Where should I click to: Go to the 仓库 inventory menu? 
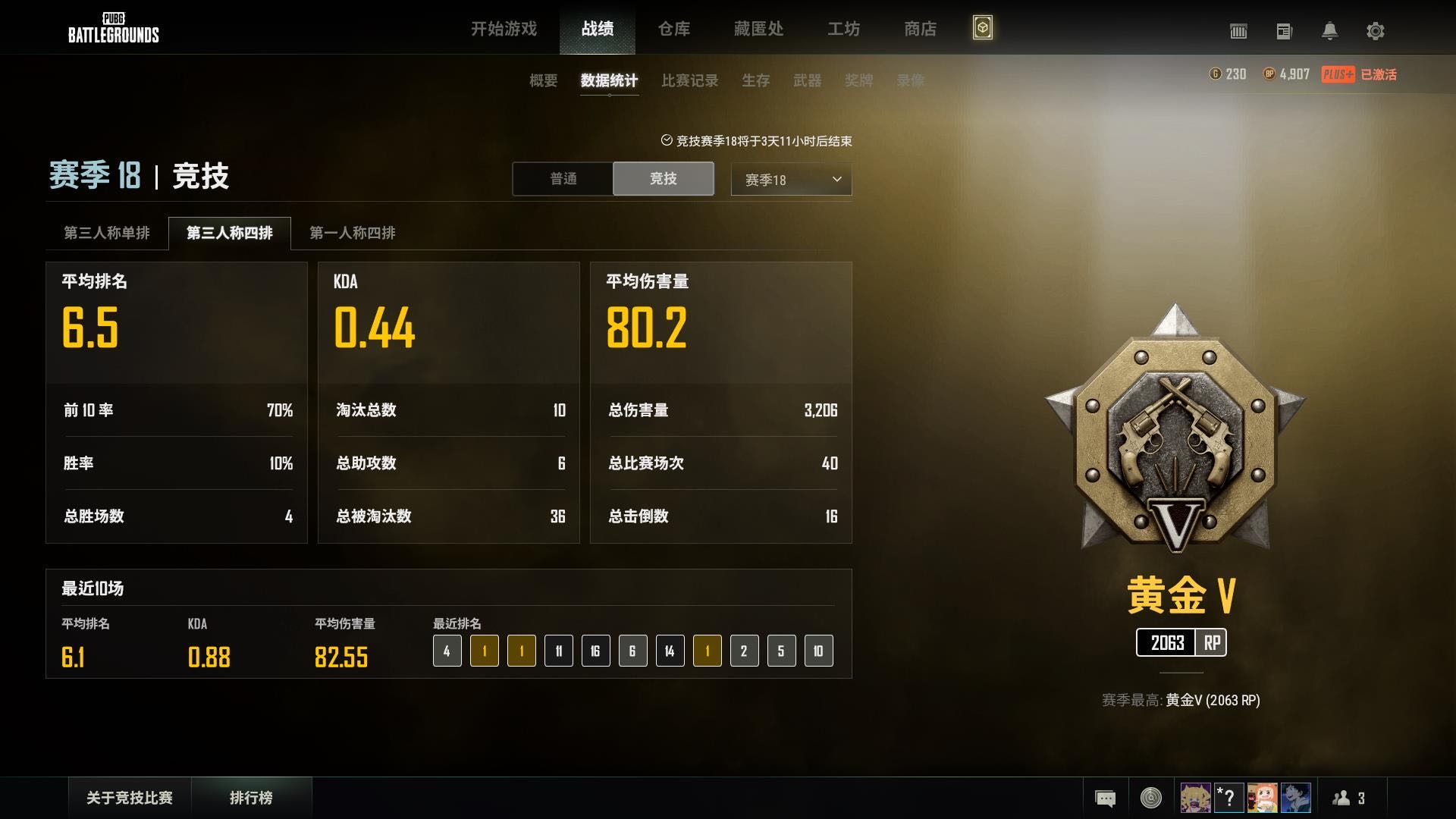click(673, 29)
